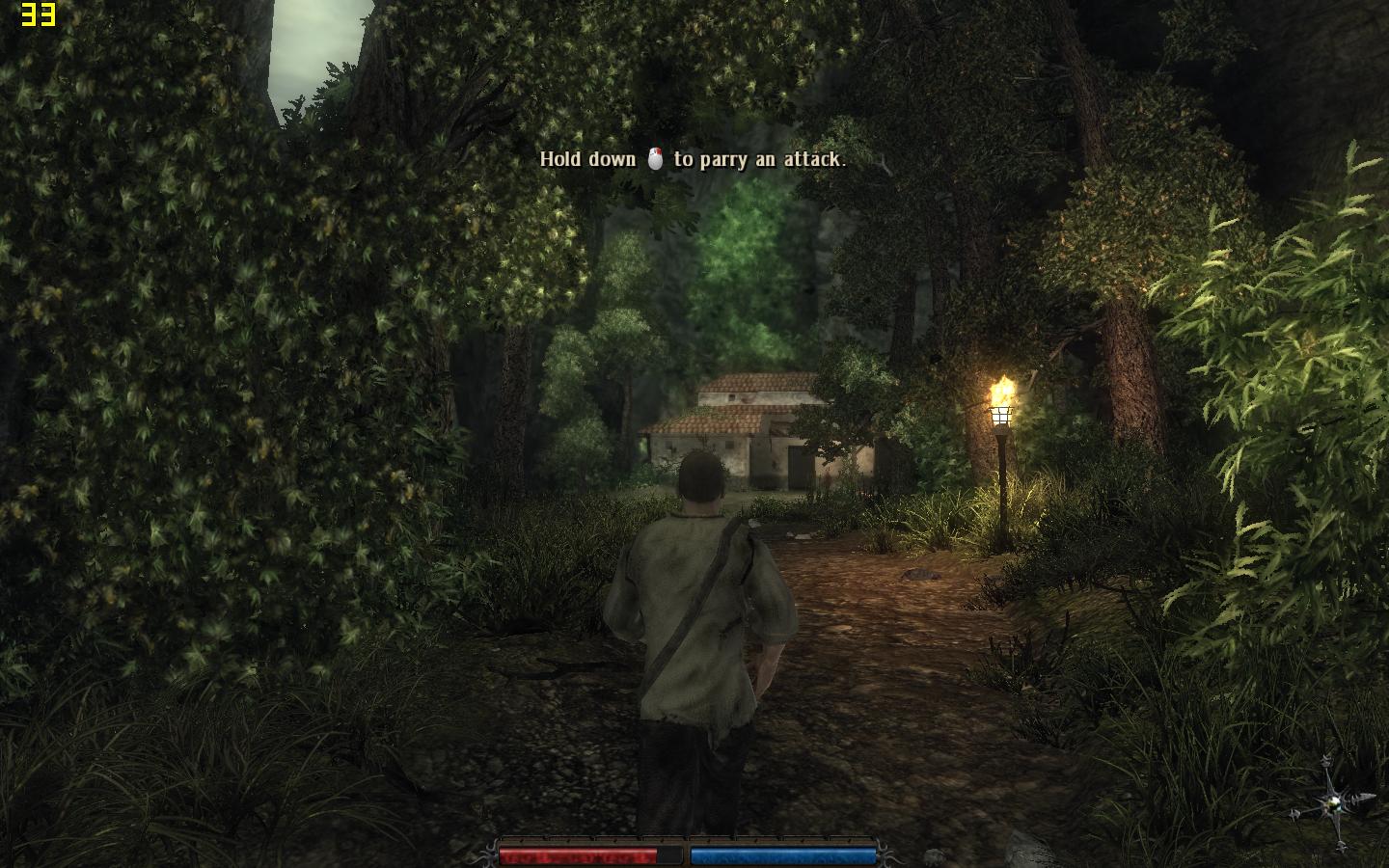The height and width of the screenshot is (868, 1389).
Task: Click the compass rose indicator
Action: [x=1334, y=802]
